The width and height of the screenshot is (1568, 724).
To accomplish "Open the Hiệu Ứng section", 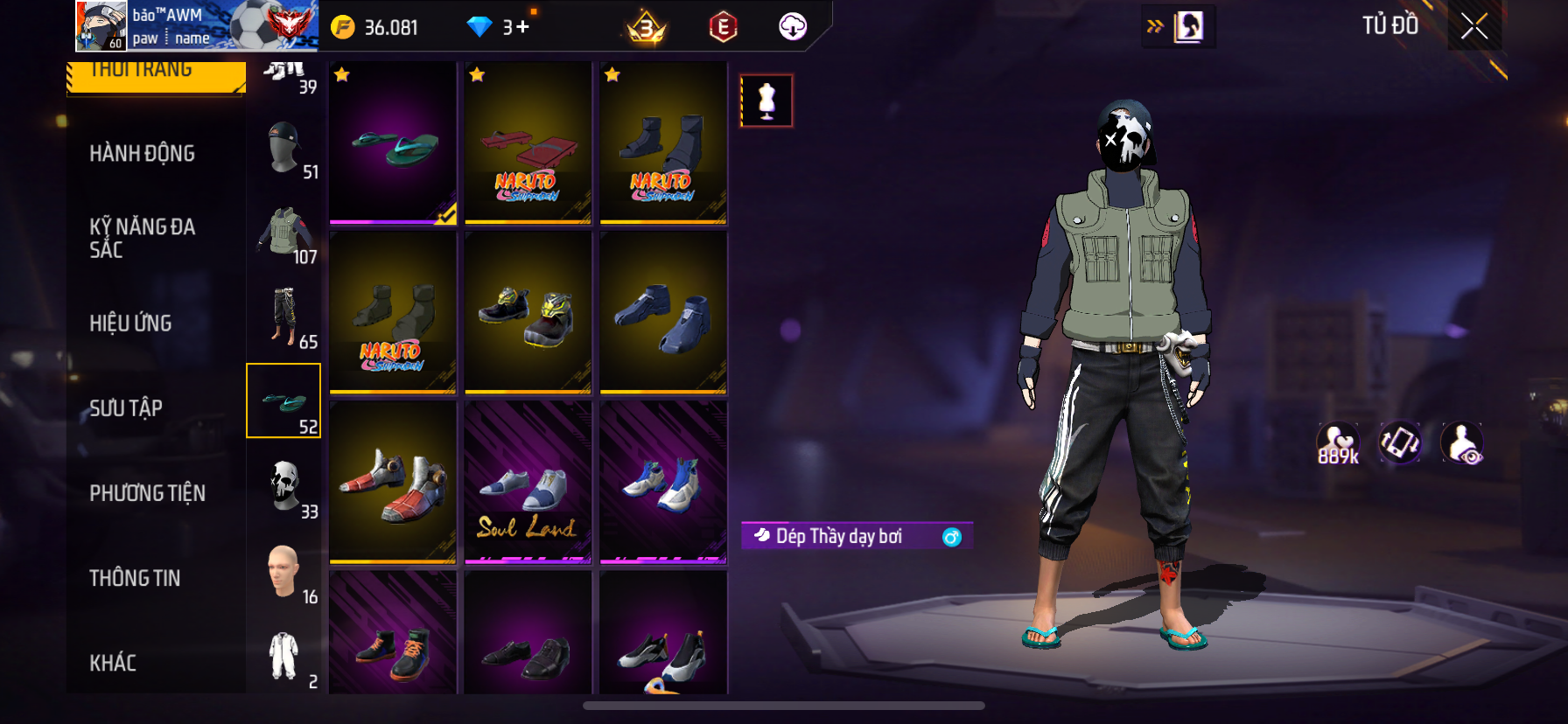I will [x=130, y=324].
